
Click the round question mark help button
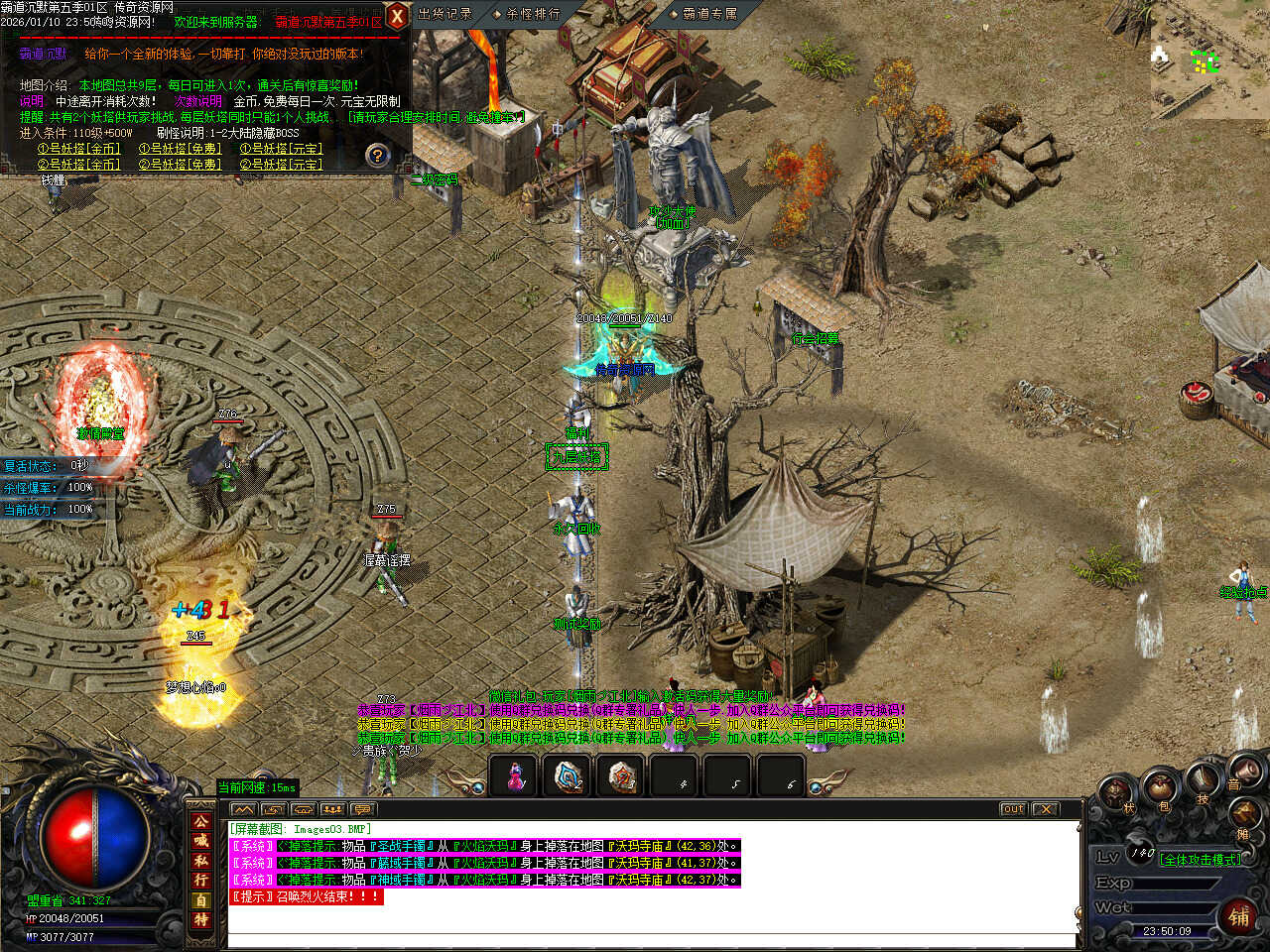tap(377, 156)
